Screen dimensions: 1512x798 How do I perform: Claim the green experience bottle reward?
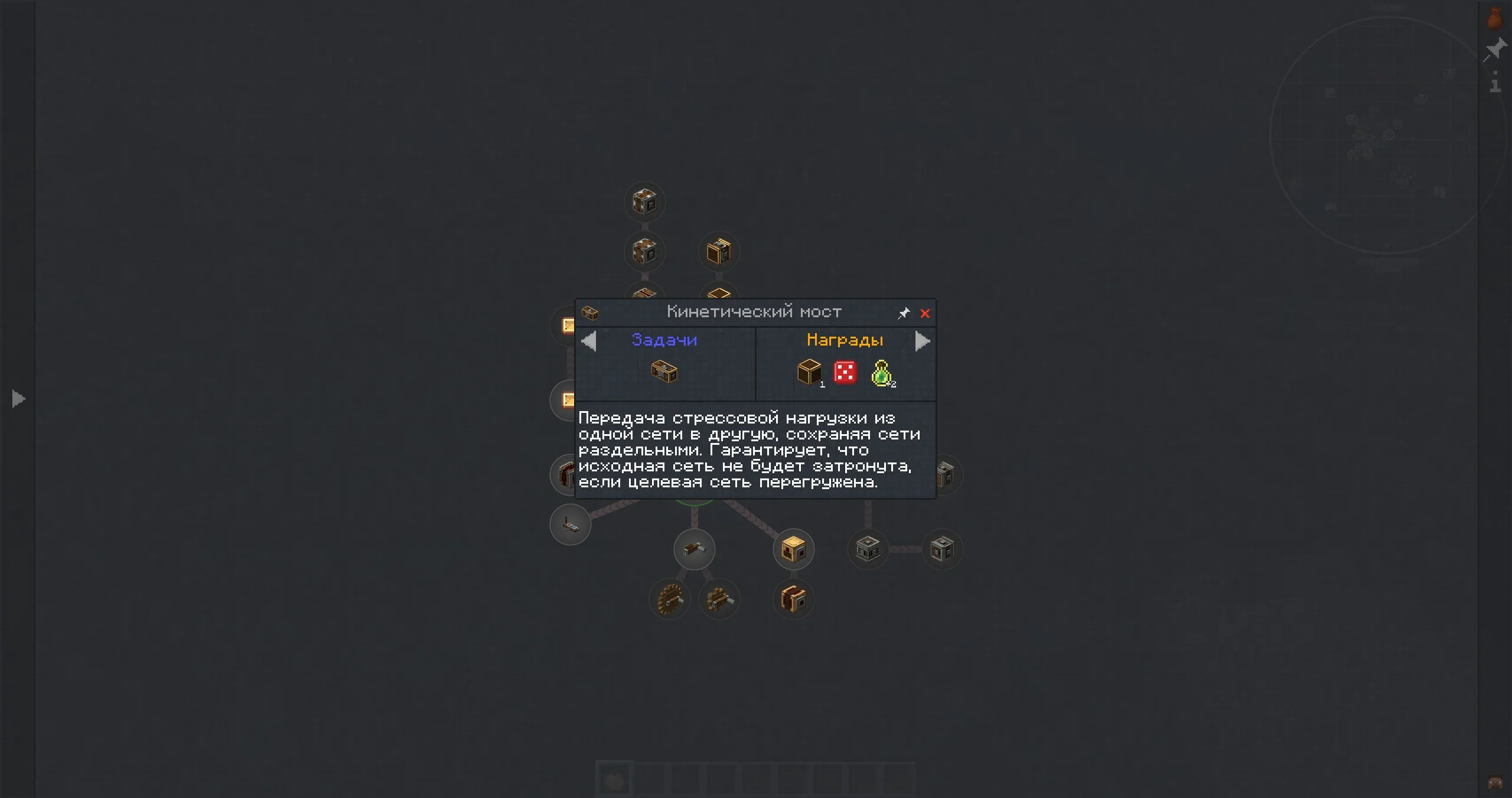881,373
